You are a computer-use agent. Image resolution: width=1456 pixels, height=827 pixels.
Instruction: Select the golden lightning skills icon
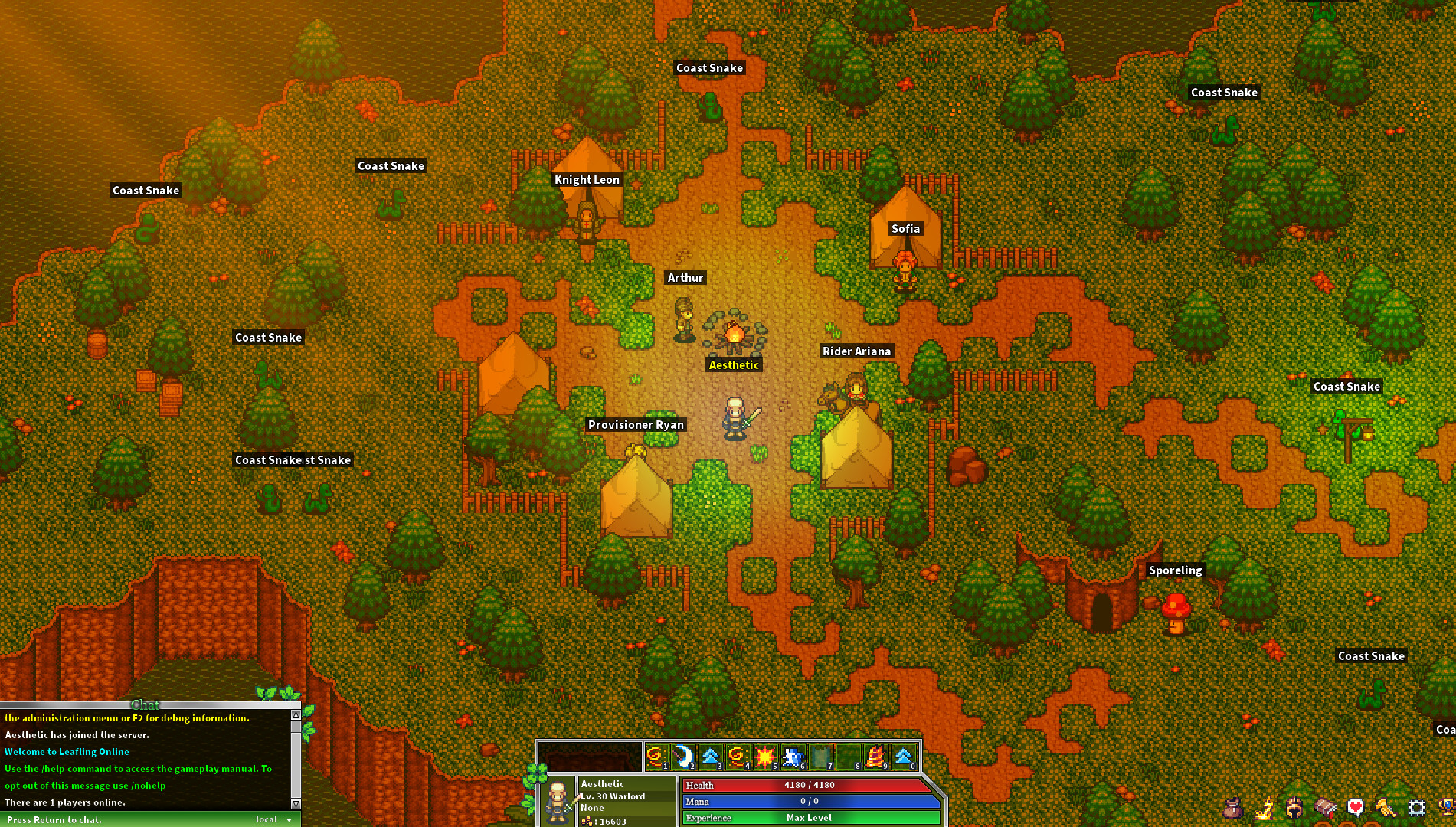1265,809
